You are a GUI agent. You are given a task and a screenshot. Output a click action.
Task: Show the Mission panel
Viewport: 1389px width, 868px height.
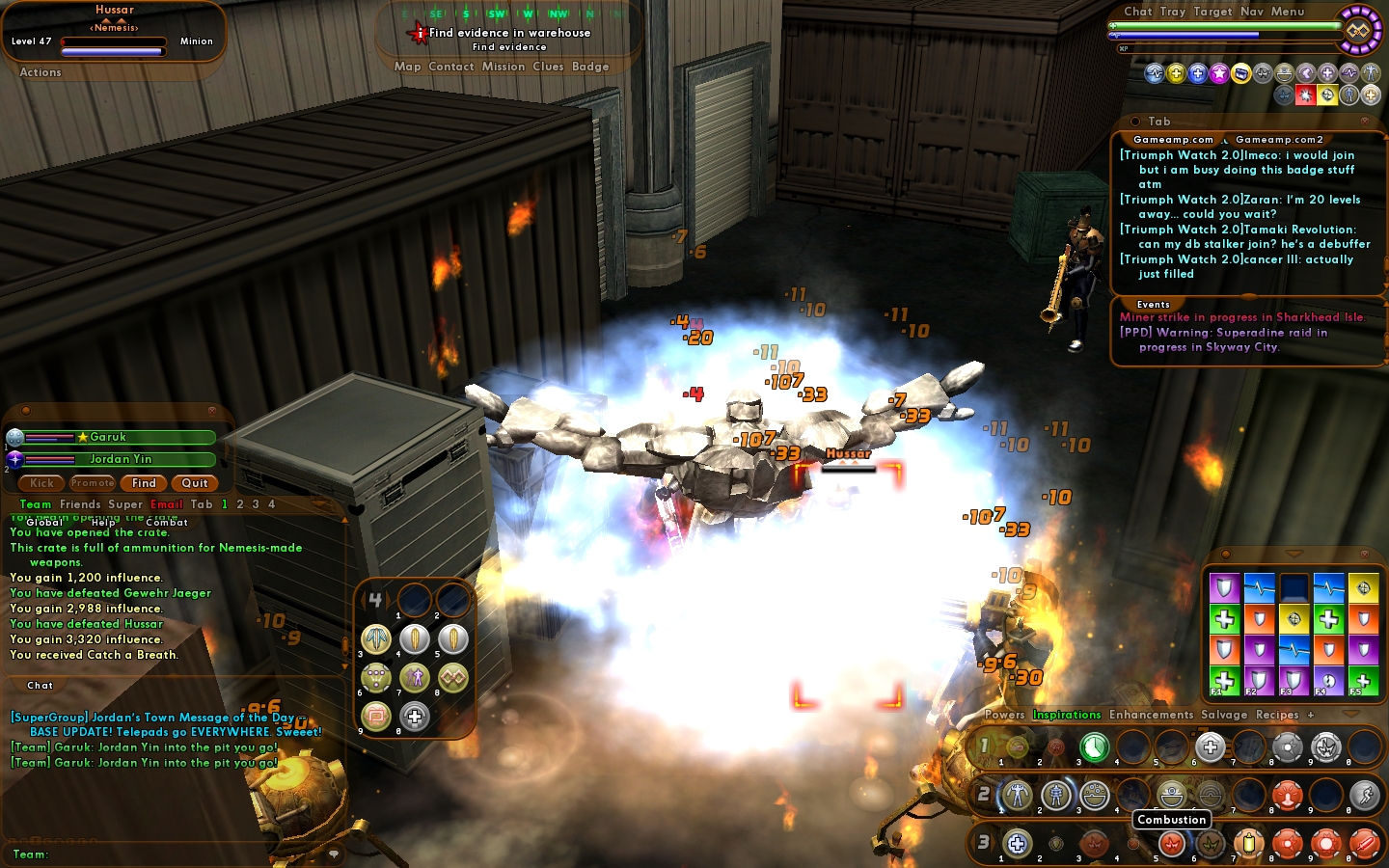coord(504,67)
